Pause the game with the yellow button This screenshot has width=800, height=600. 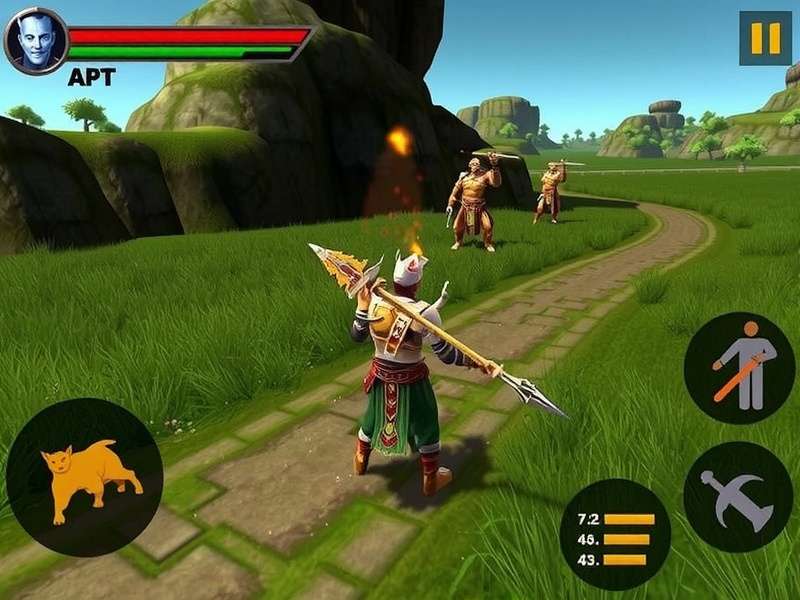[765, 38]
